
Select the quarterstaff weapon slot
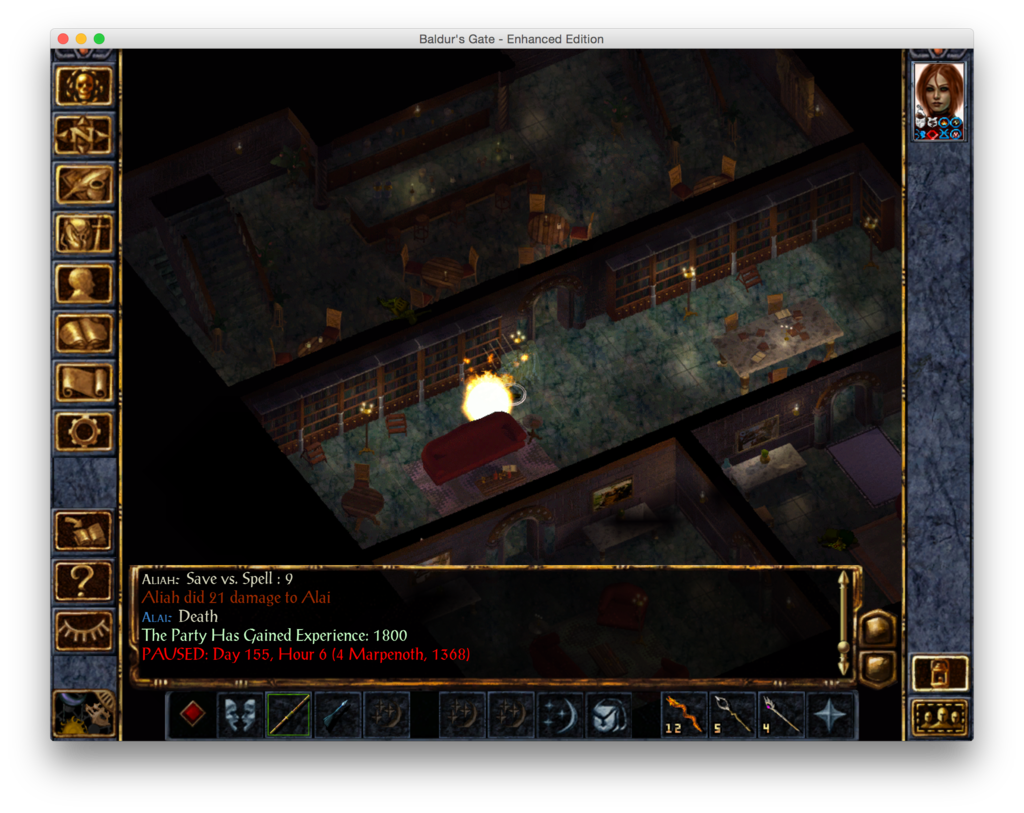(288, 715)
